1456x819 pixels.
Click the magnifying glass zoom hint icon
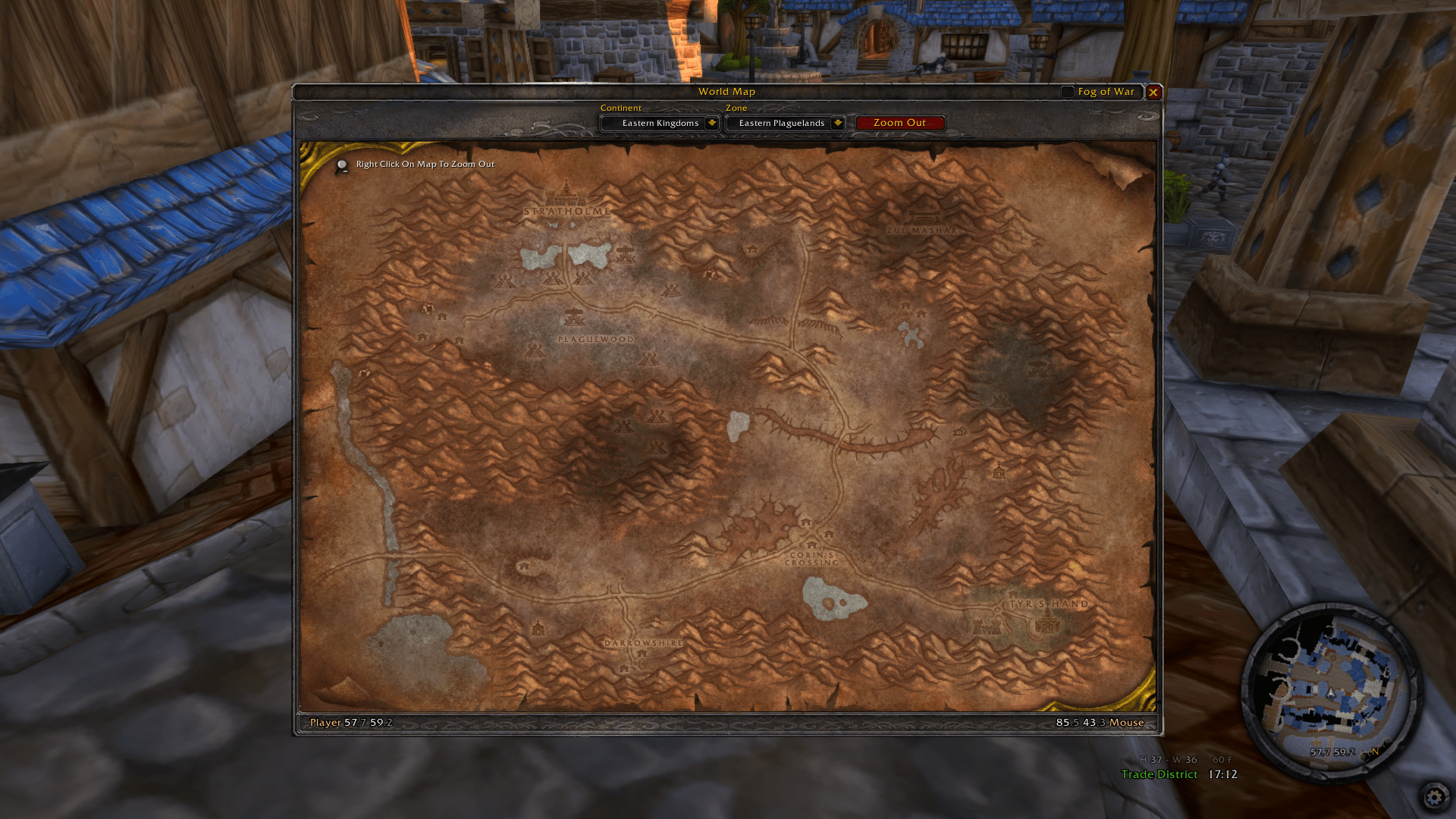[341, 164]
